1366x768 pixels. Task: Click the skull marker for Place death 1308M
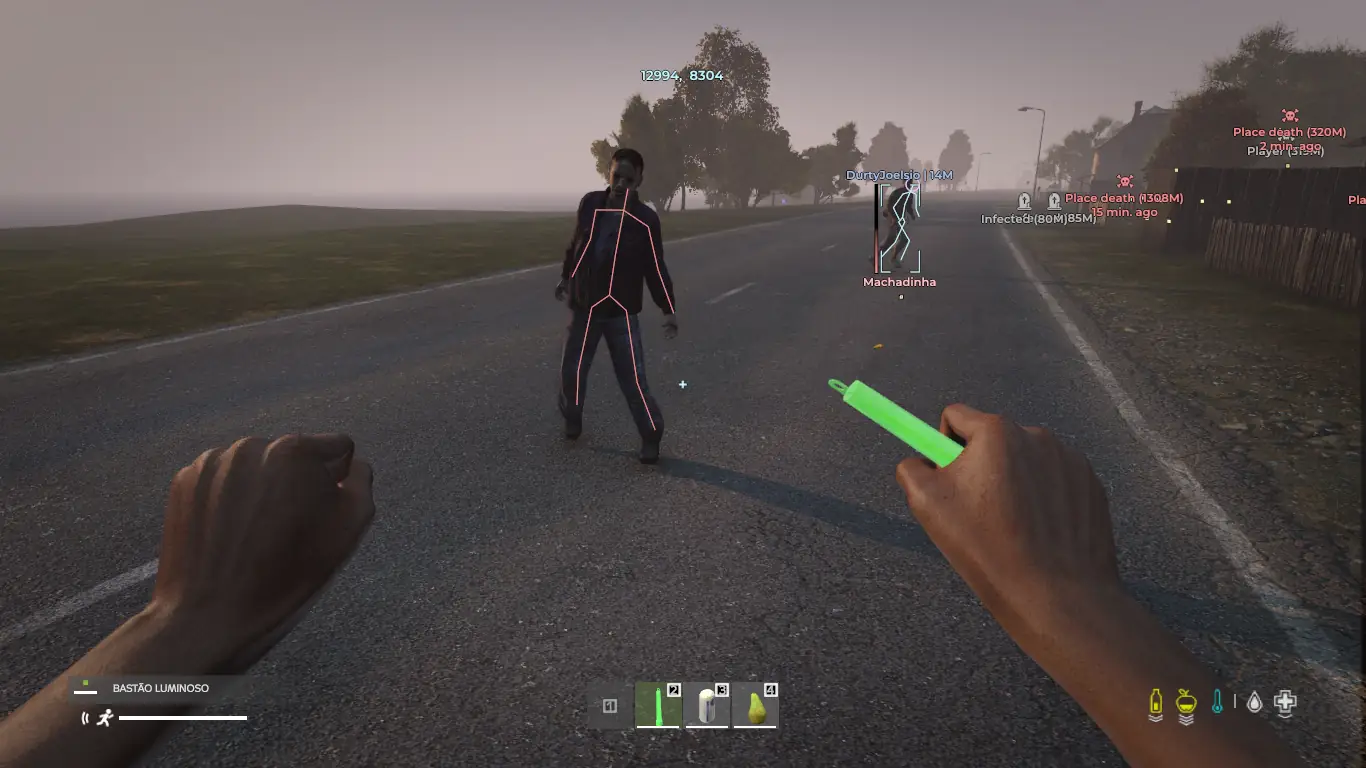(x=1124, y=181)
